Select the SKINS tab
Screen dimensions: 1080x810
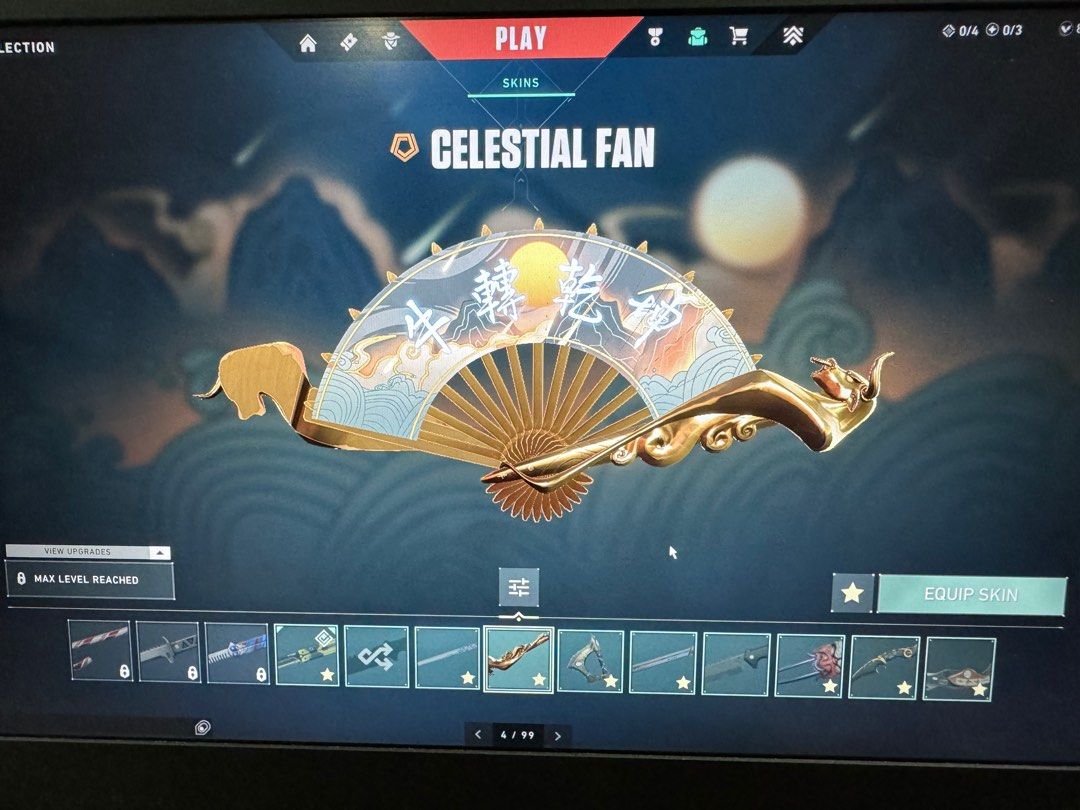520,83
